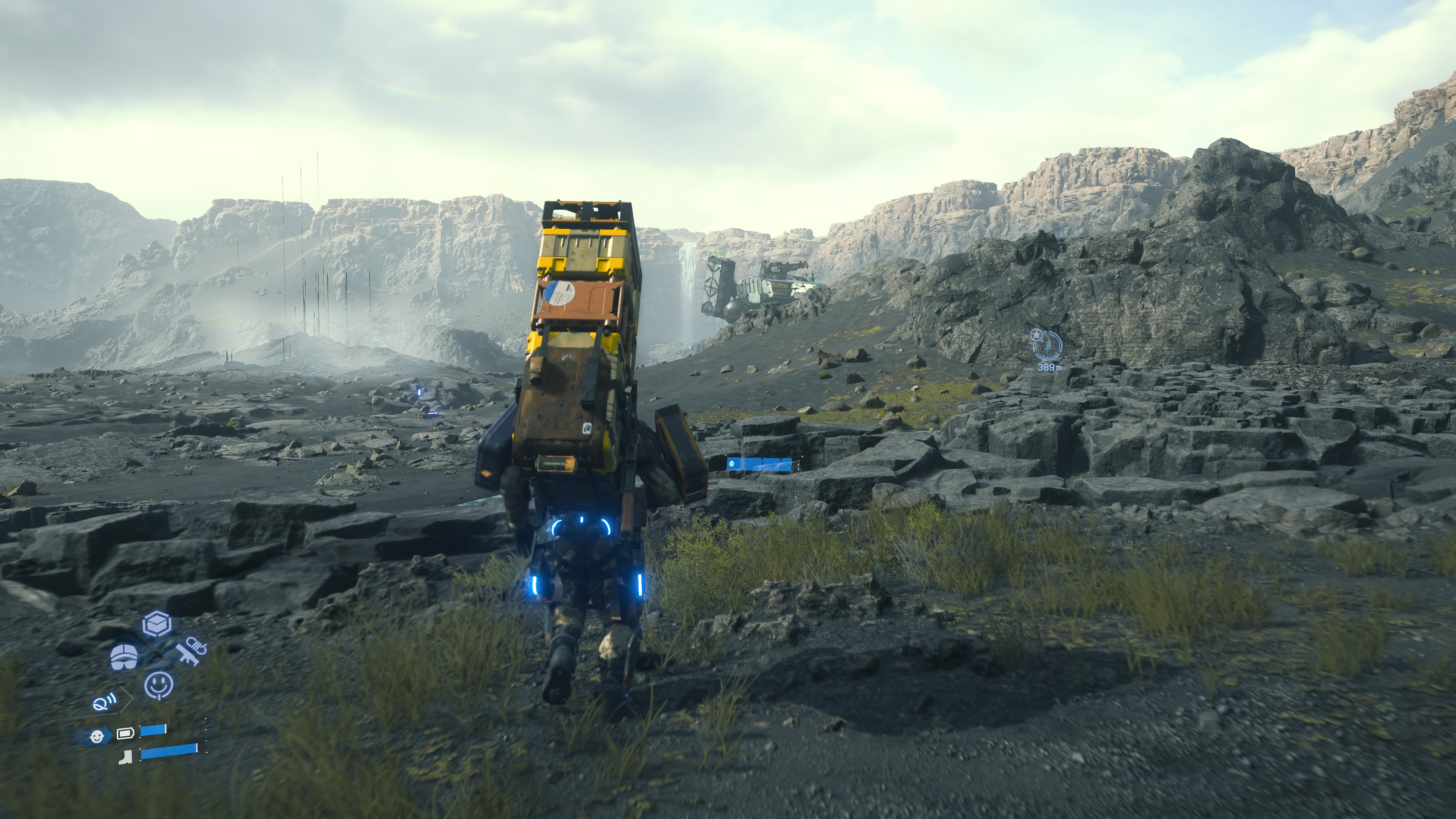Screen dimensions: 1456x819
Task: Activate the shout-out call icon
Action: 105,703
